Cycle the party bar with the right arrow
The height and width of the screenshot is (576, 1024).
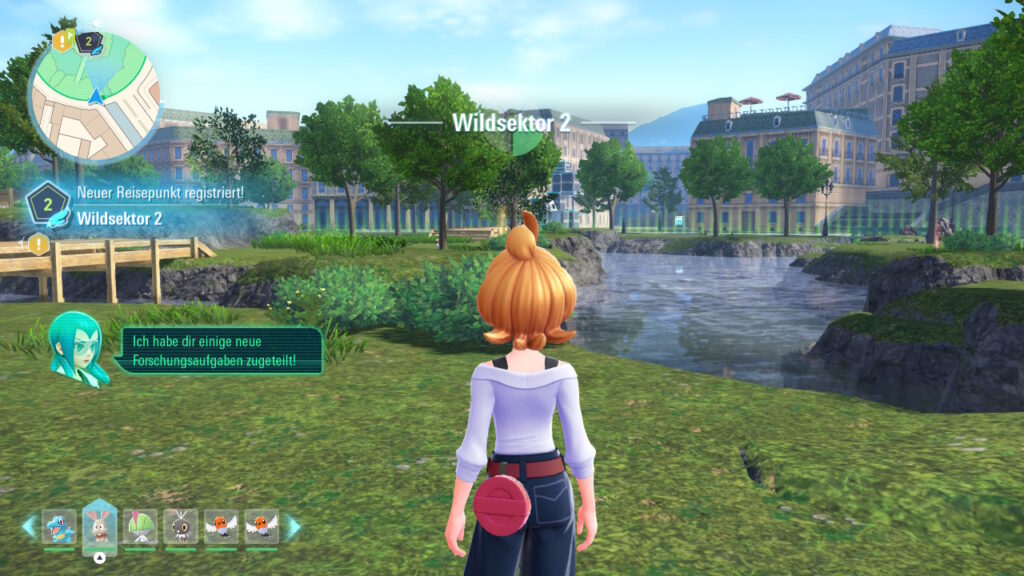(293, 527)
